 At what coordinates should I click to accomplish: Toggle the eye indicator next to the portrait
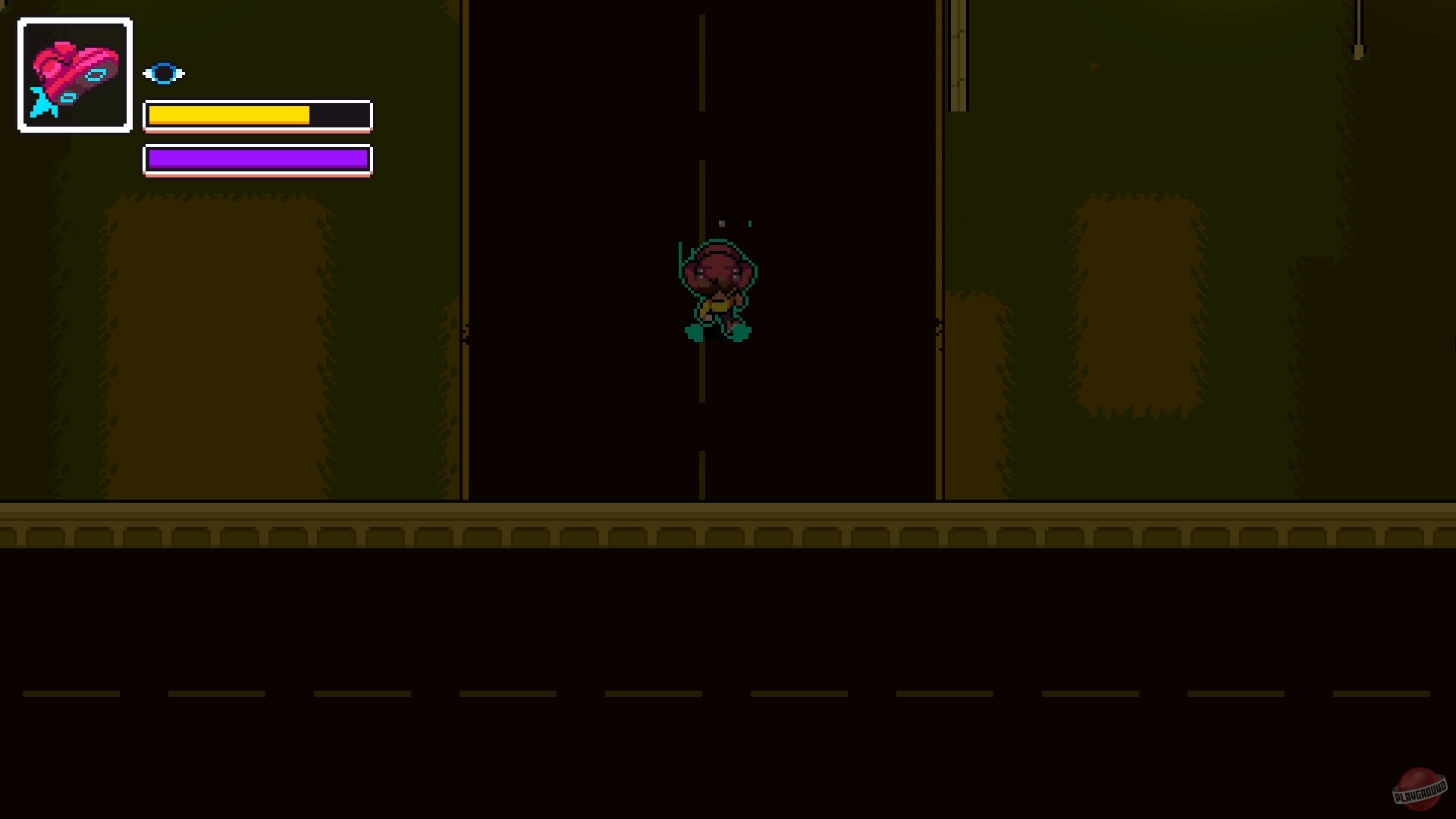pyautogui.click(x=164, y=73)
